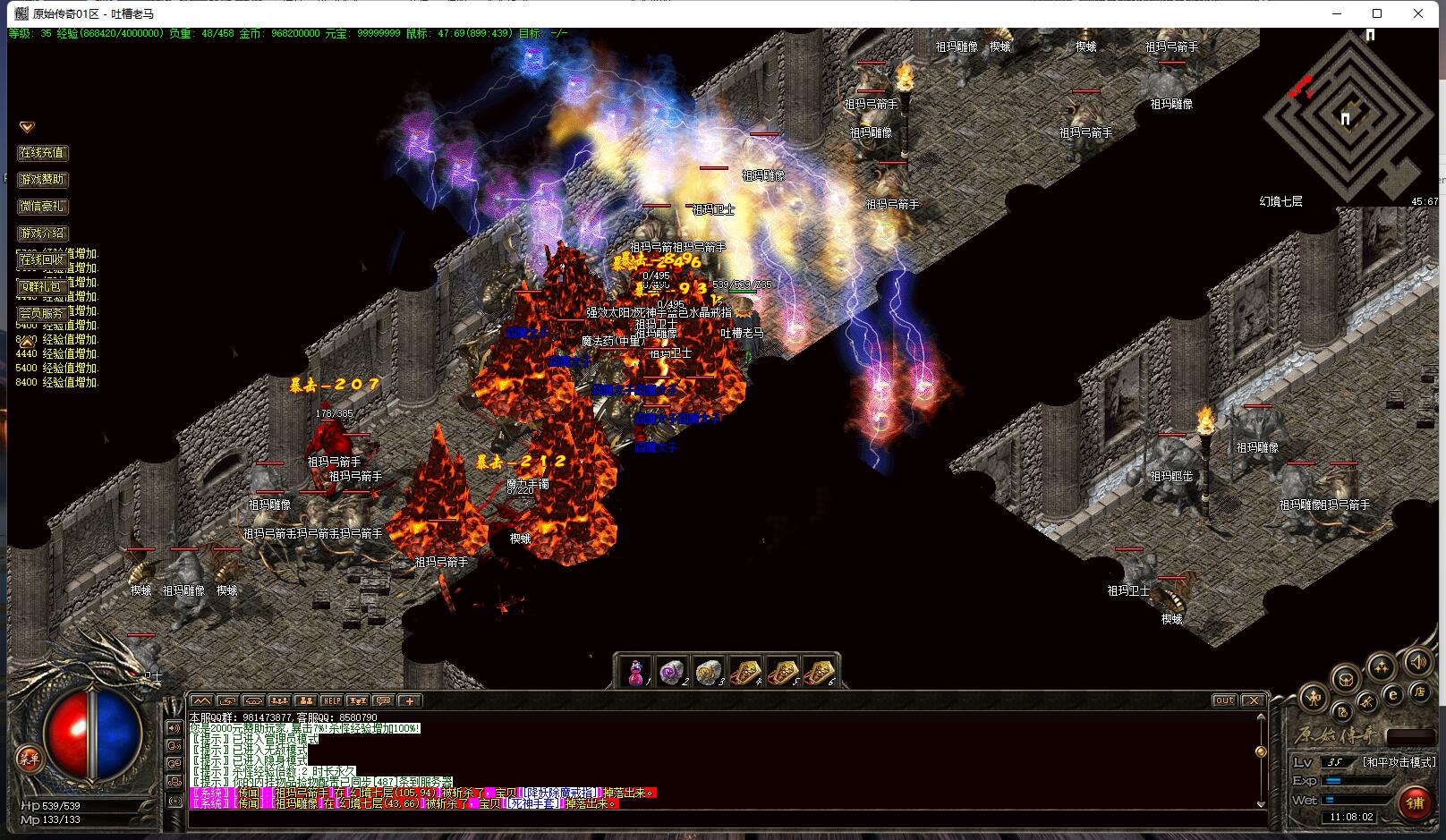Close the chat panel with the X button
1446x840 pixels.
point(1253,700)
